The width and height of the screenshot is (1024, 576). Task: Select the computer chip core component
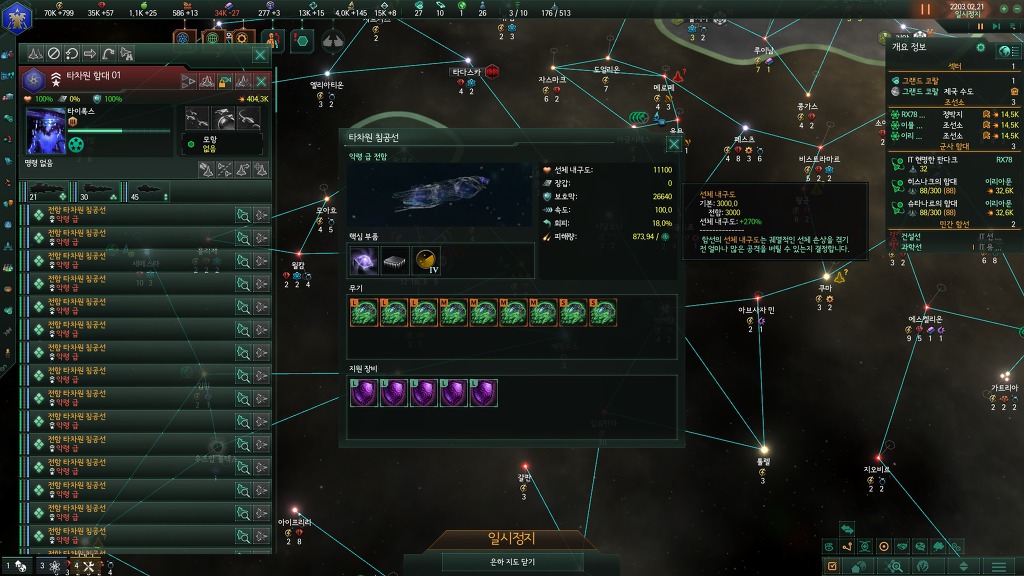click(395, 261)
